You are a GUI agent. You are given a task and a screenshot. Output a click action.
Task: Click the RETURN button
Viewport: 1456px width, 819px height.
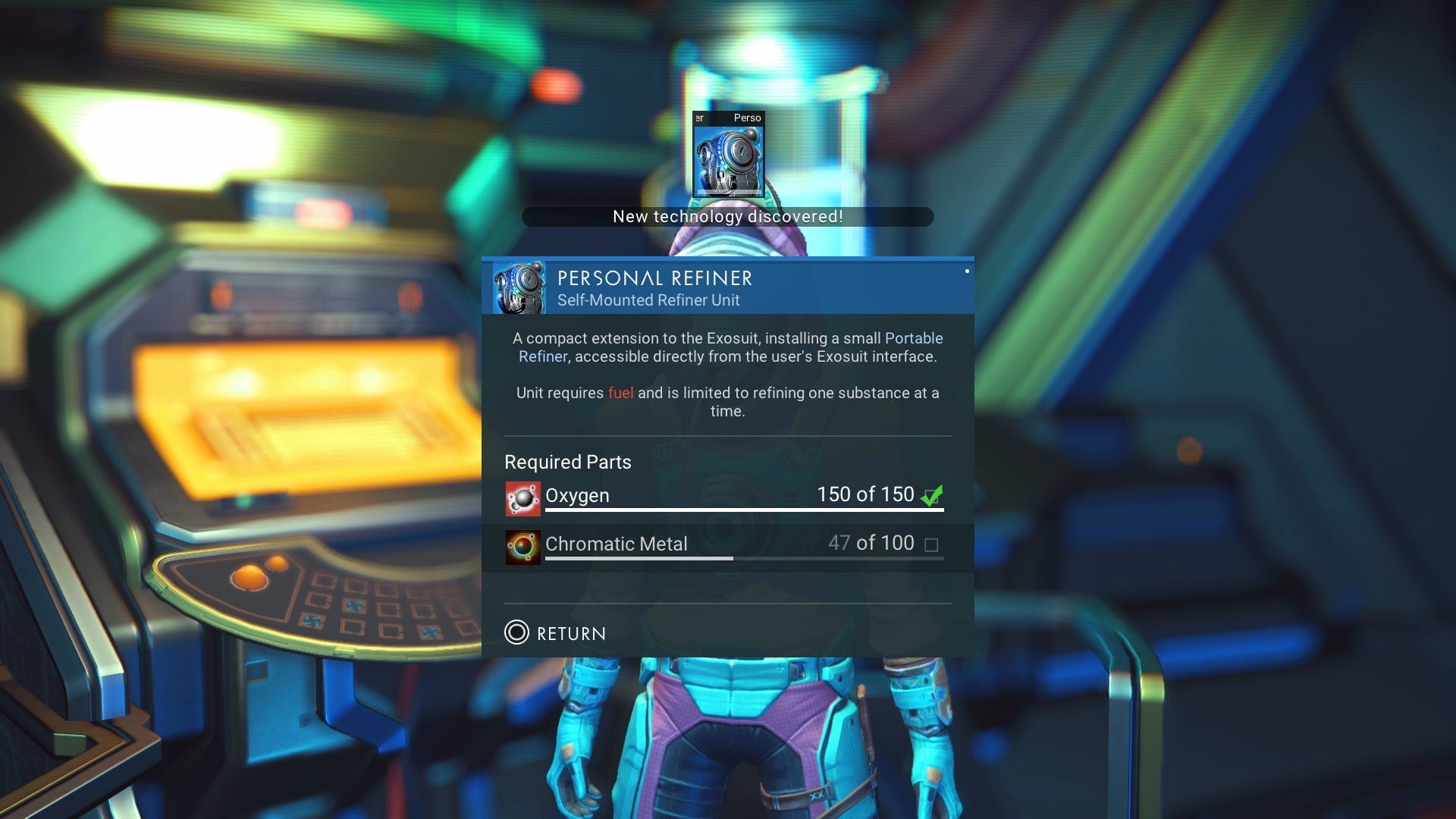(554, 634)
